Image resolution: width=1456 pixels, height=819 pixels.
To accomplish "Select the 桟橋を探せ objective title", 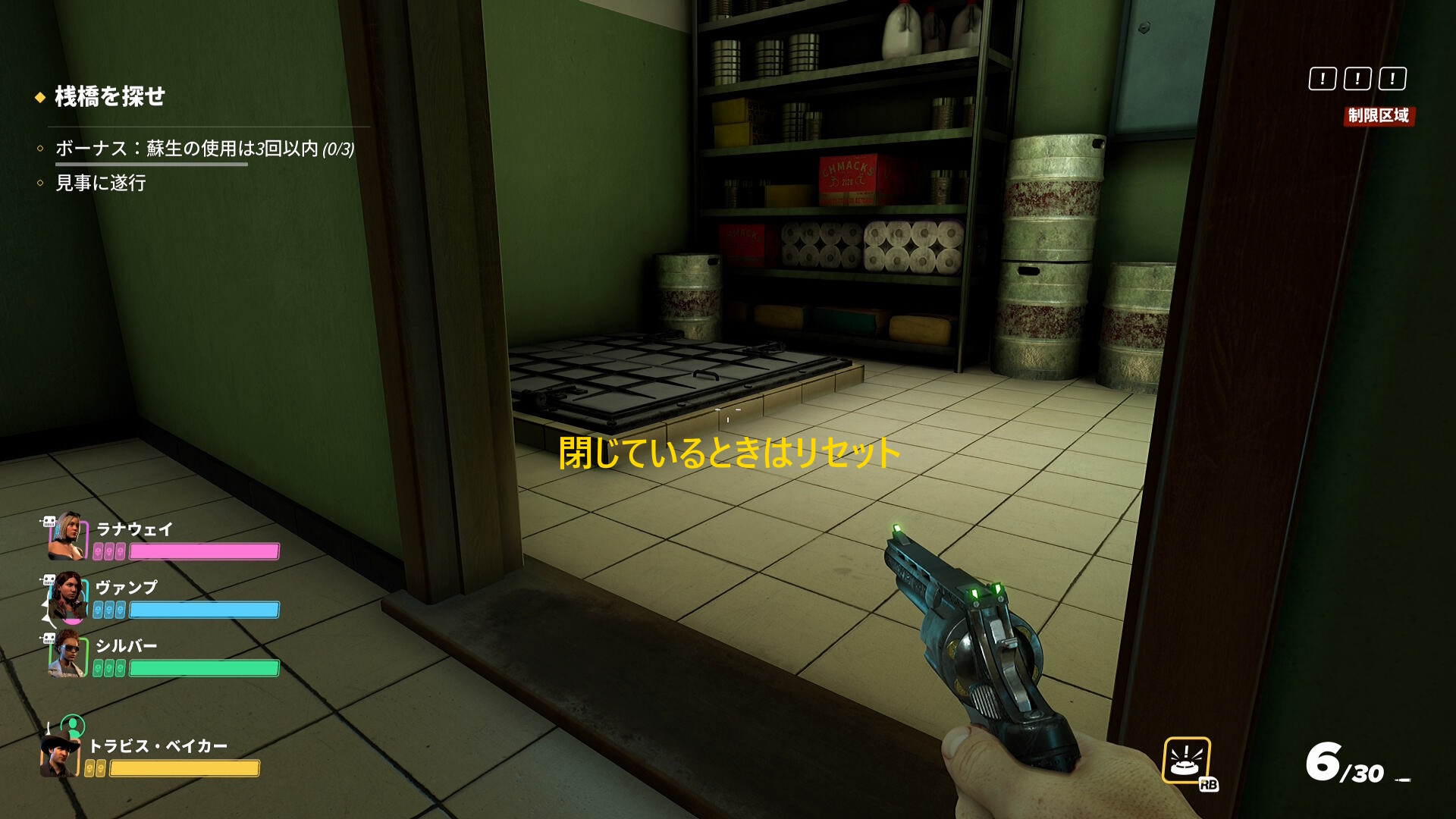I will 110,96.
